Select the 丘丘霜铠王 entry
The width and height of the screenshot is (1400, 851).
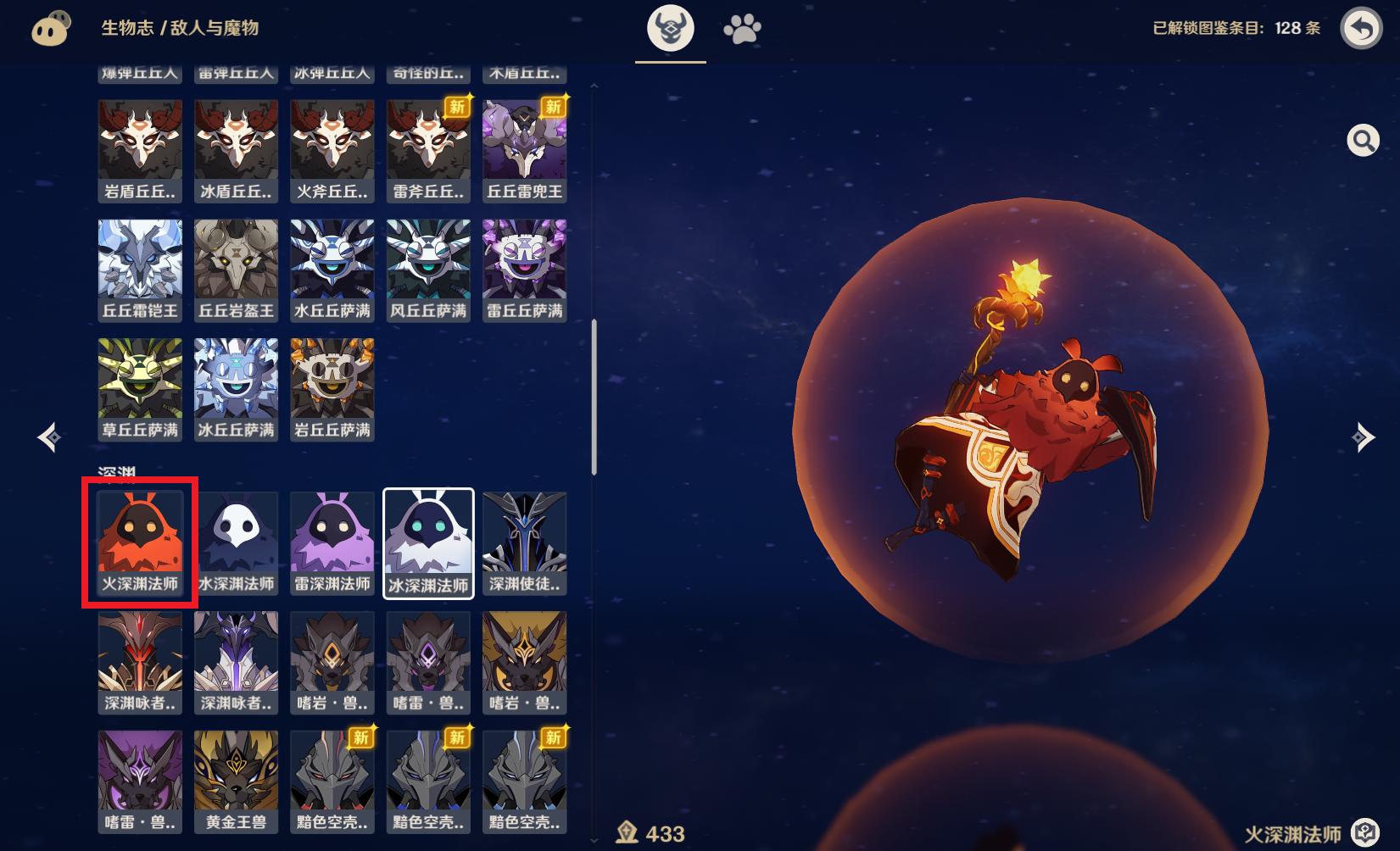(x=140, y=270)
